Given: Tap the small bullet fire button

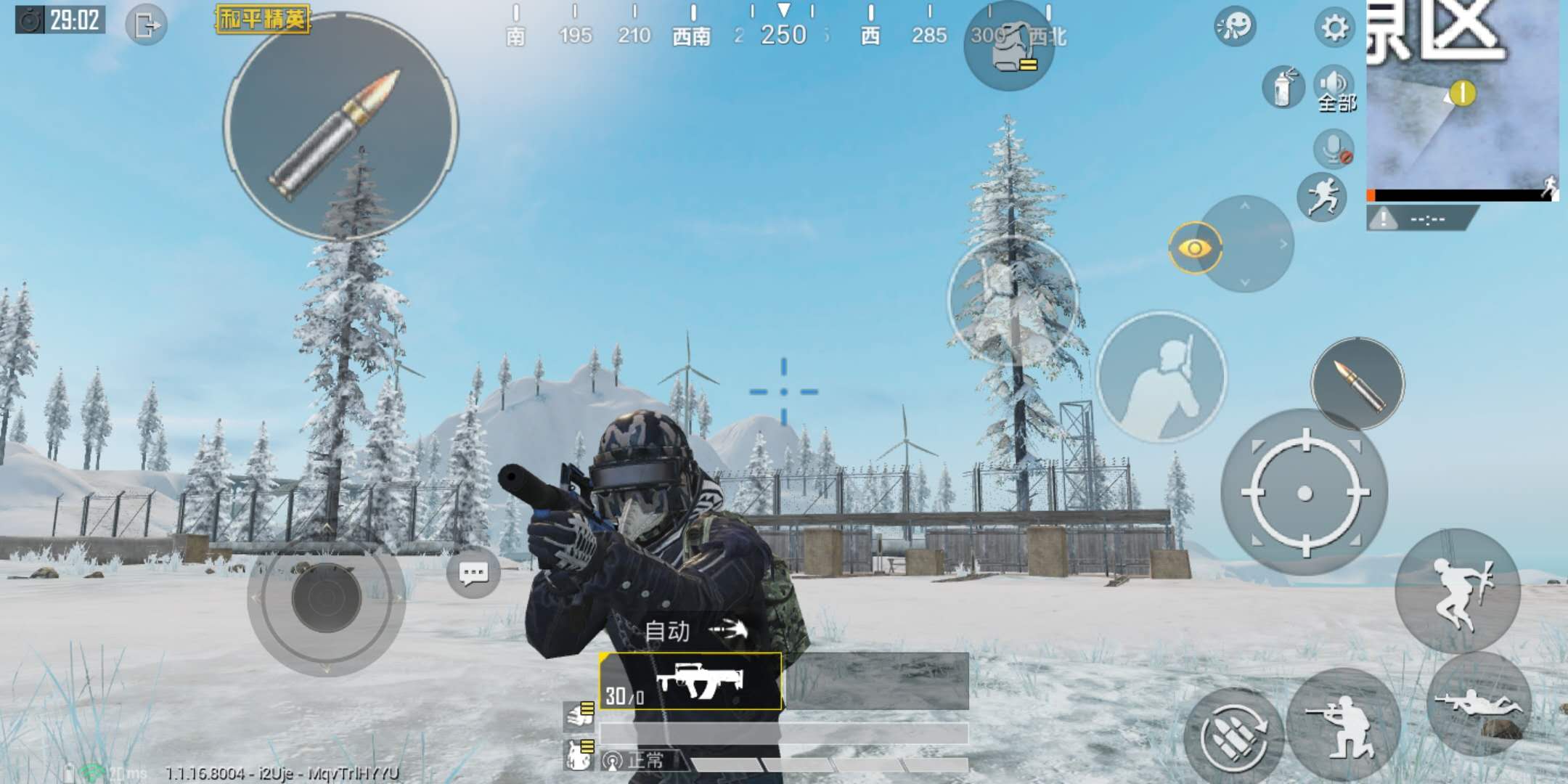Looking at the screenshot, I should point(1357,383).
